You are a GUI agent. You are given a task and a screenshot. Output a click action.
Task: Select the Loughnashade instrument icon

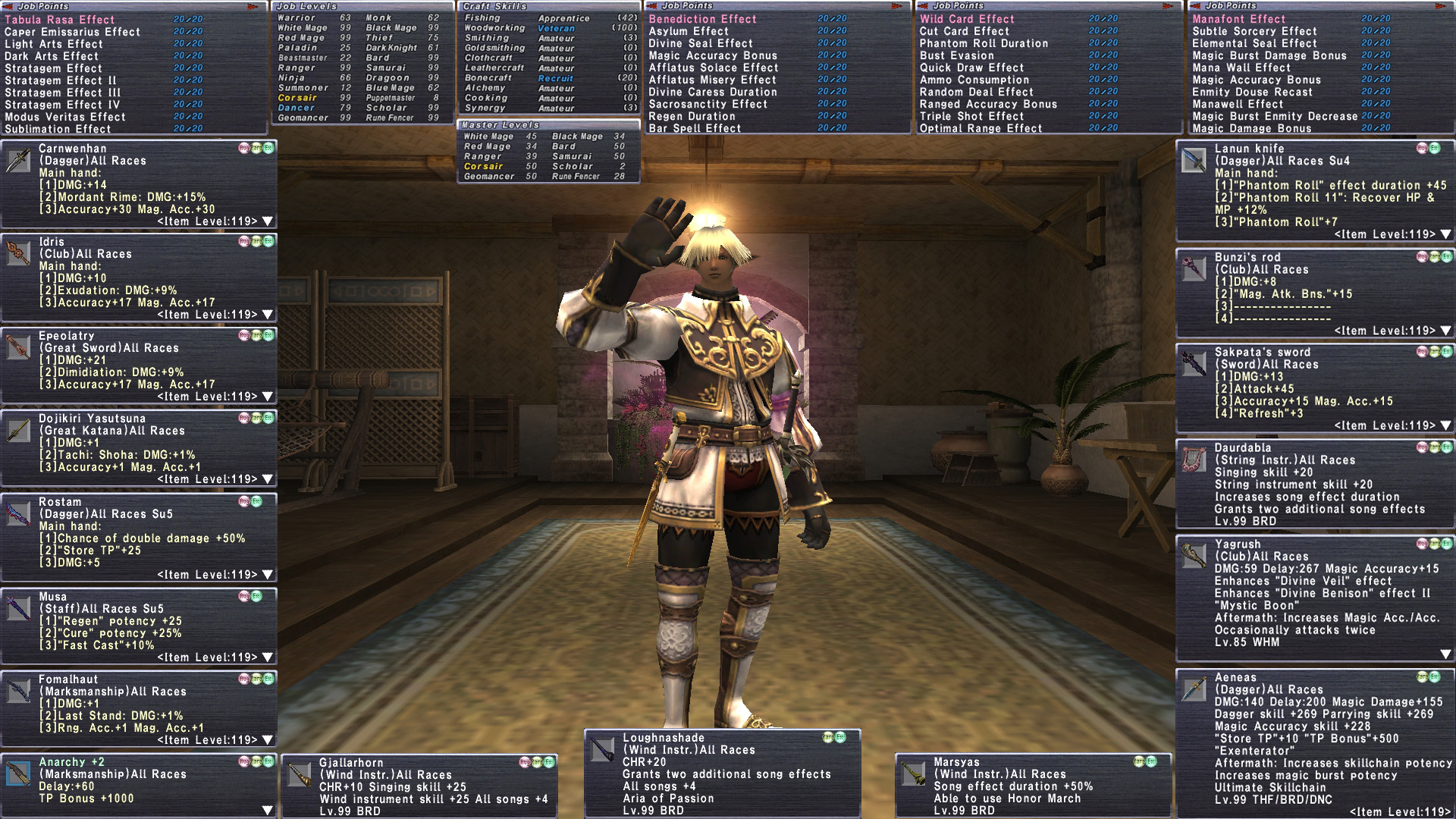coord(603,750)
